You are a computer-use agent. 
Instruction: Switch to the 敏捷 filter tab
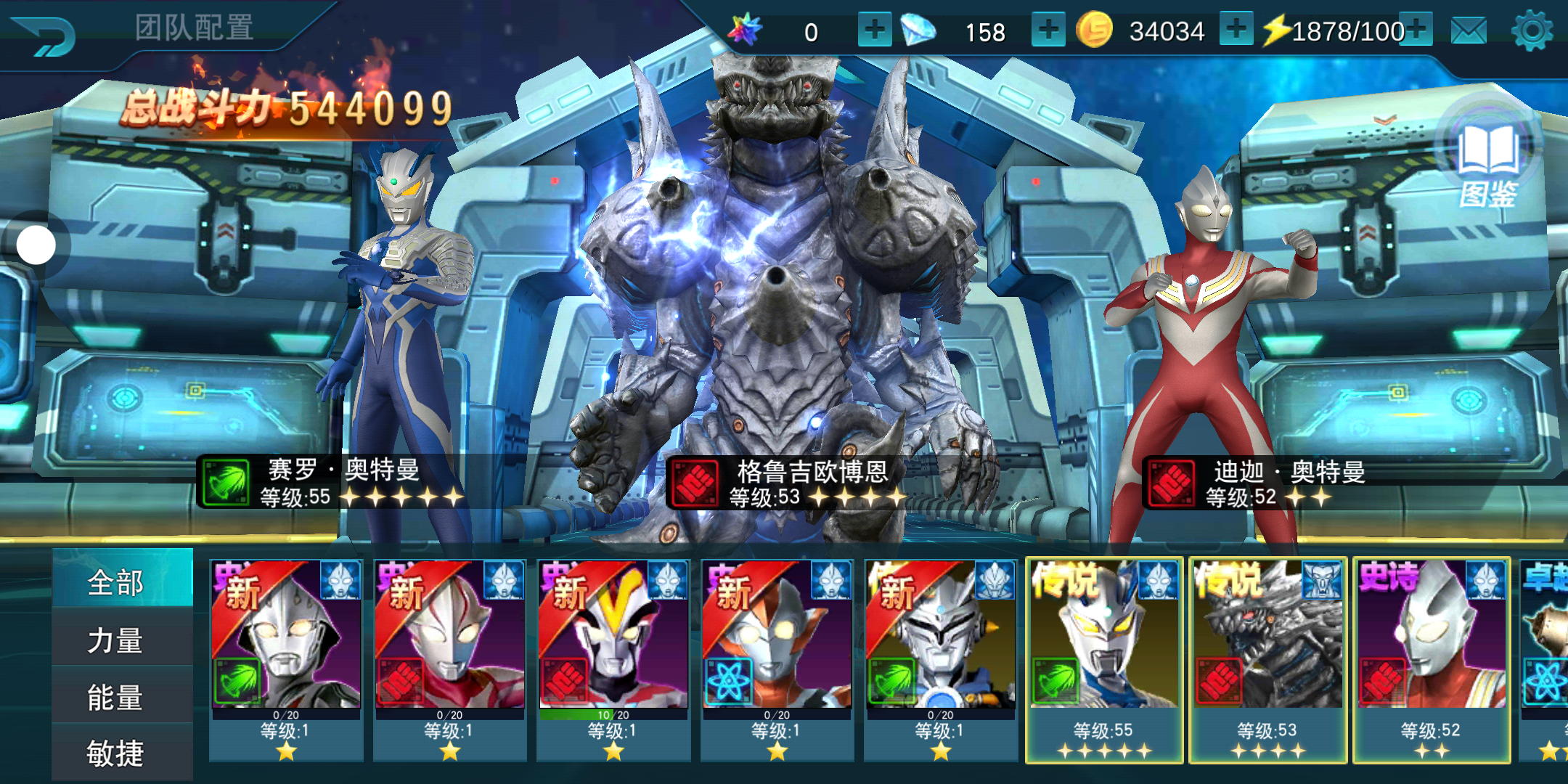(122, 754)
